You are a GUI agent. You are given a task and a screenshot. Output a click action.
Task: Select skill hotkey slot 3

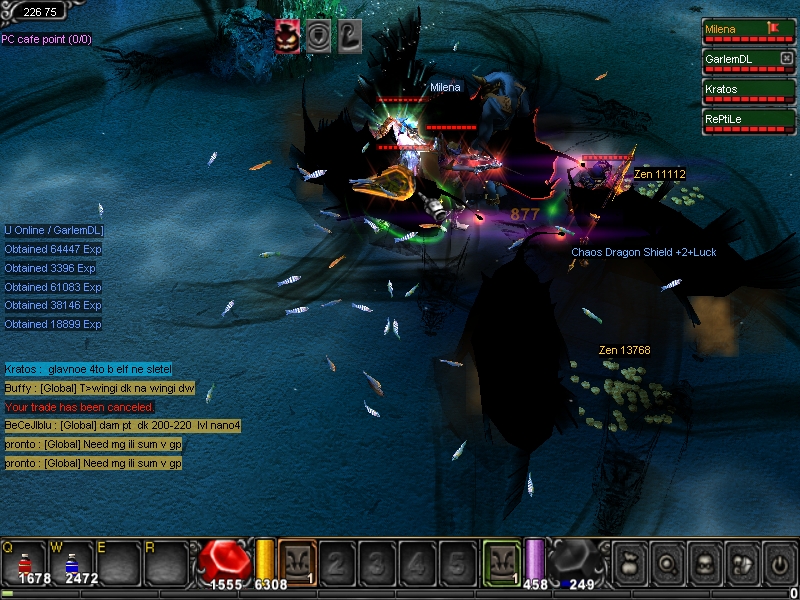[375, 562]
